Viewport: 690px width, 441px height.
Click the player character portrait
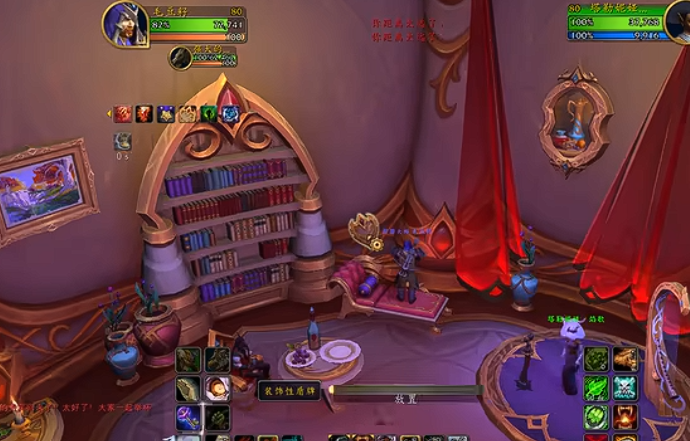124,24
